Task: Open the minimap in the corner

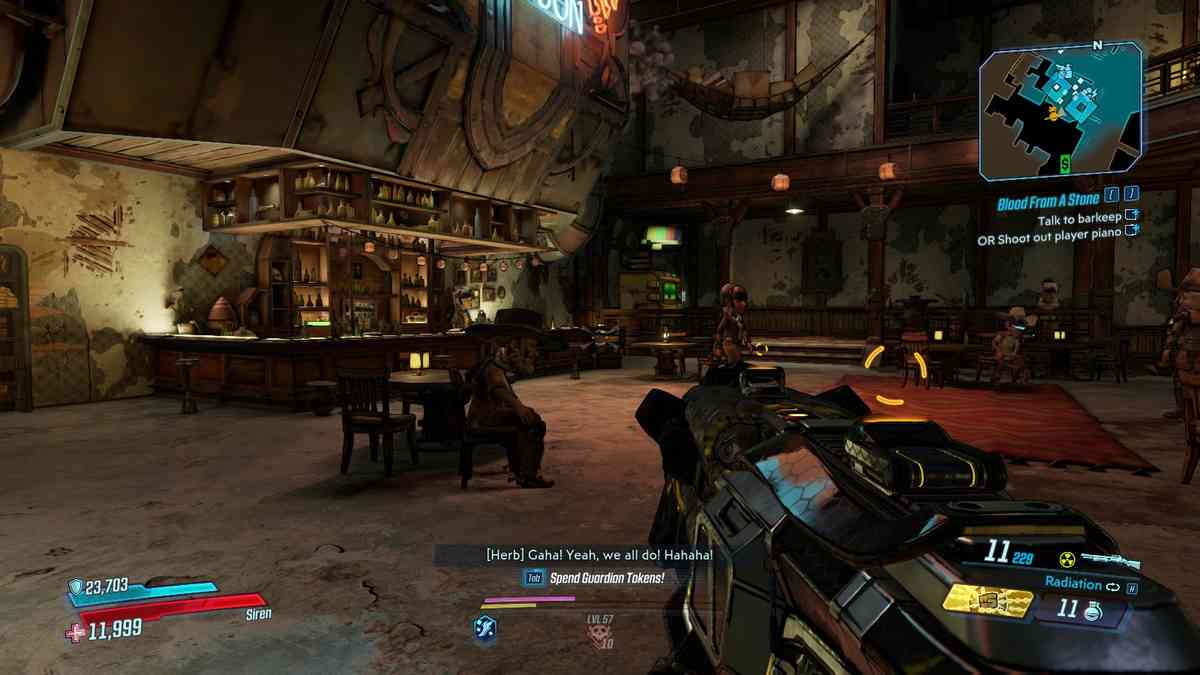Action: [1060, 112]
